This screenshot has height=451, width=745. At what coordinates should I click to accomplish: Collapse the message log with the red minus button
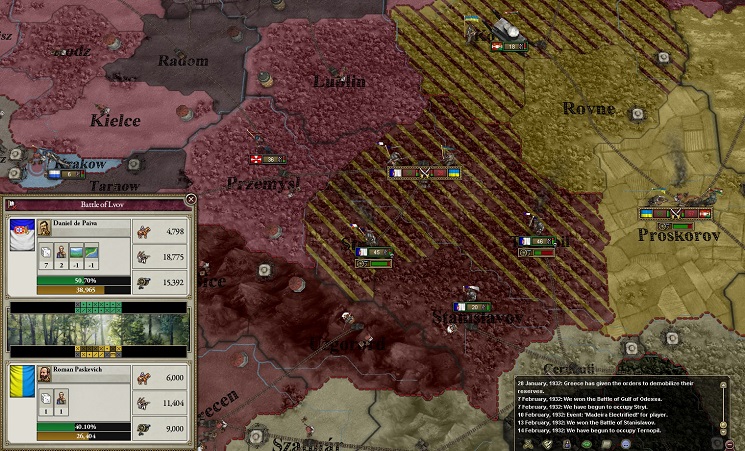tap(730, 443)
